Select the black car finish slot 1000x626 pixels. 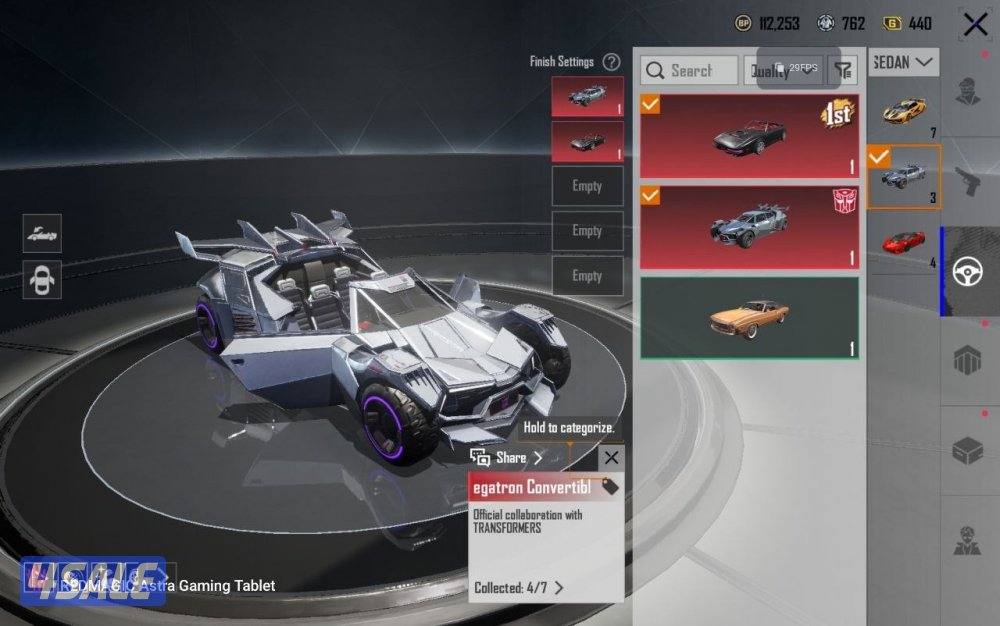click(587, 141)
